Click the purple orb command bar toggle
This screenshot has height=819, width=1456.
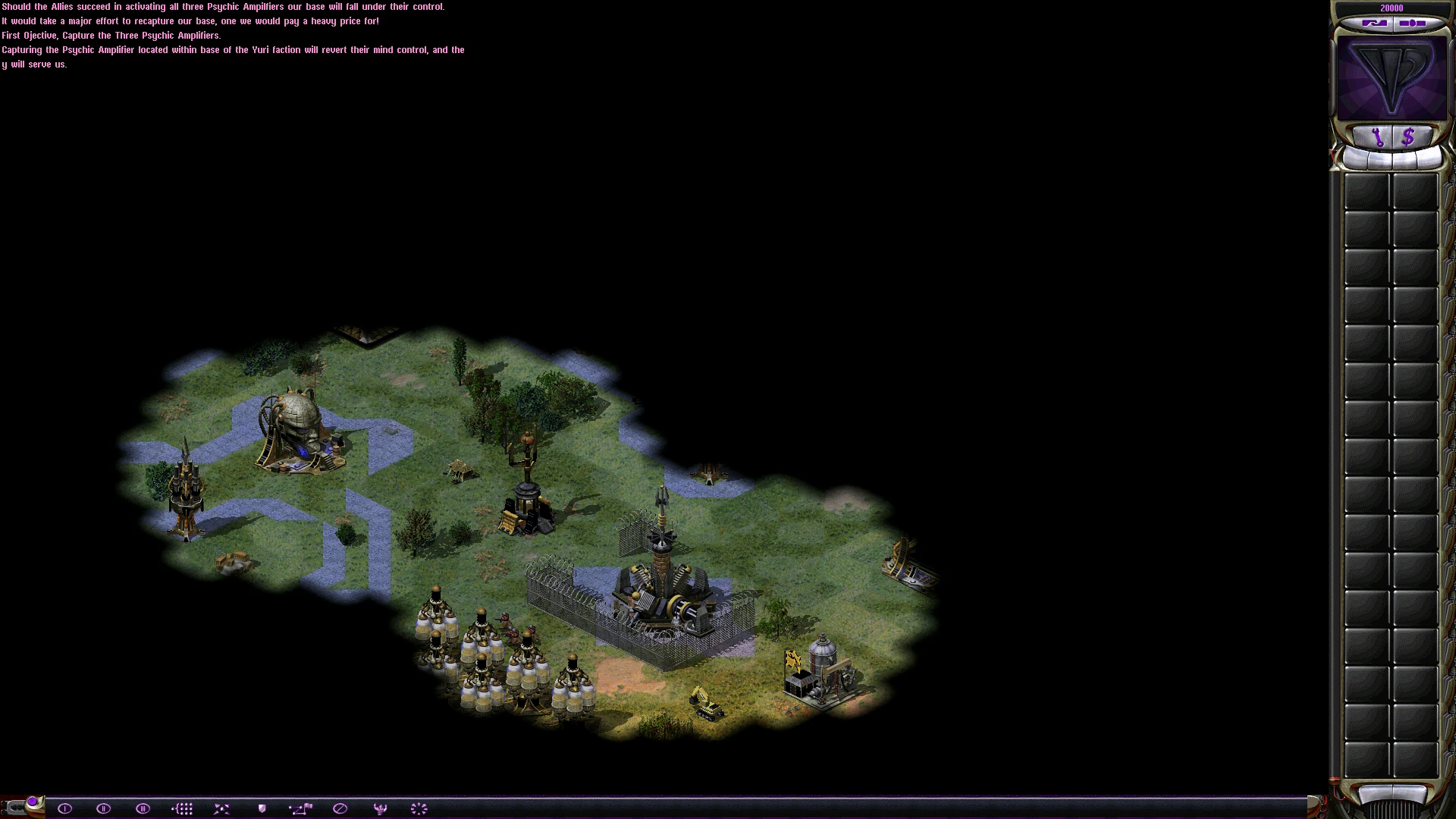33,802
